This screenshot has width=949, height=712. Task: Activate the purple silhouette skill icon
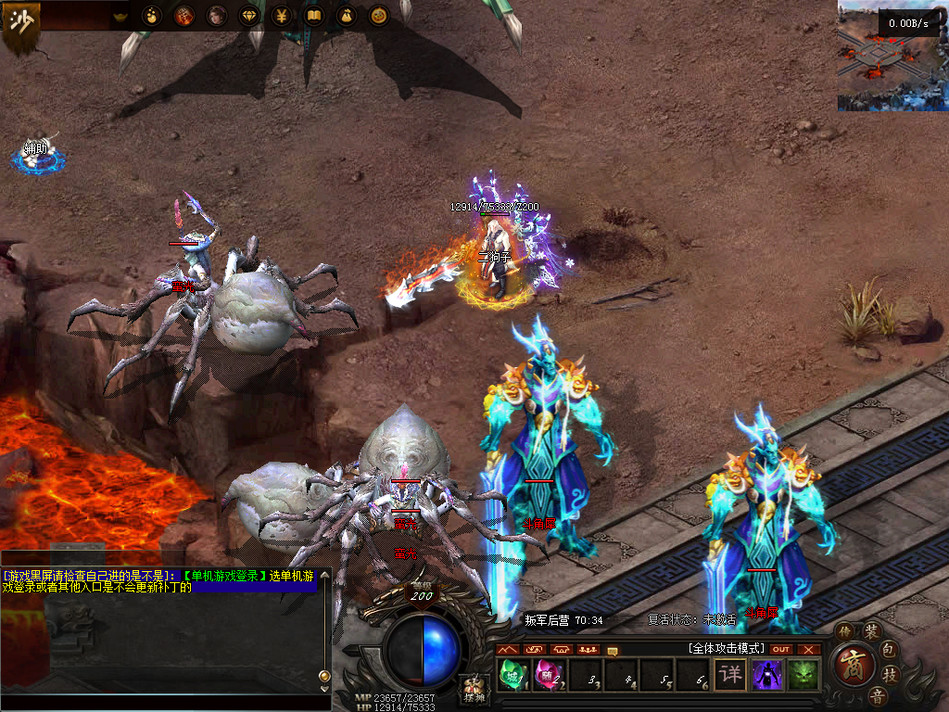(x=767, y=674)
